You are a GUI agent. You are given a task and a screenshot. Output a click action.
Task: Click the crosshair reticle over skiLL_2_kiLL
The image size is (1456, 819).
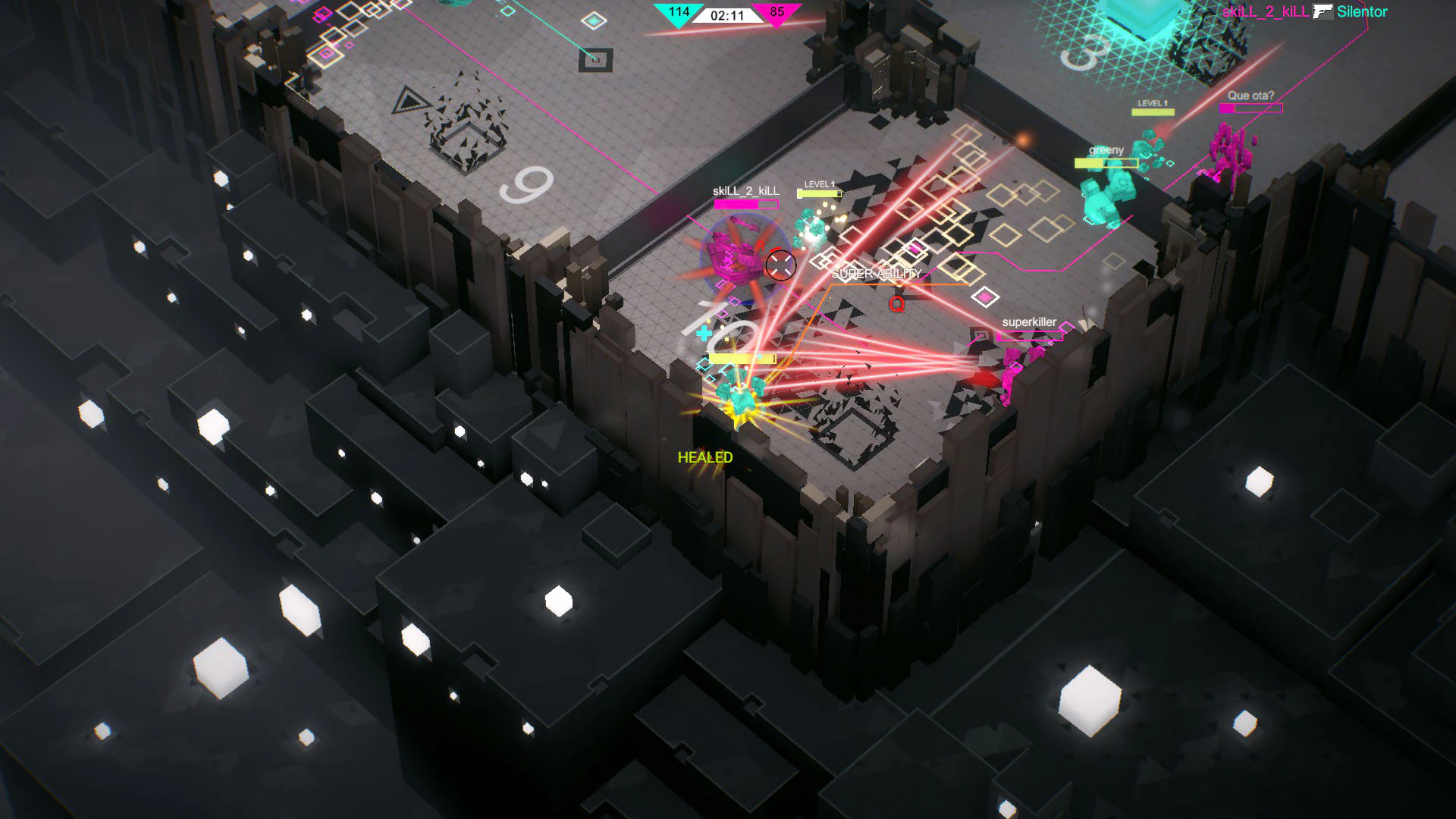(x=781, y=265)
